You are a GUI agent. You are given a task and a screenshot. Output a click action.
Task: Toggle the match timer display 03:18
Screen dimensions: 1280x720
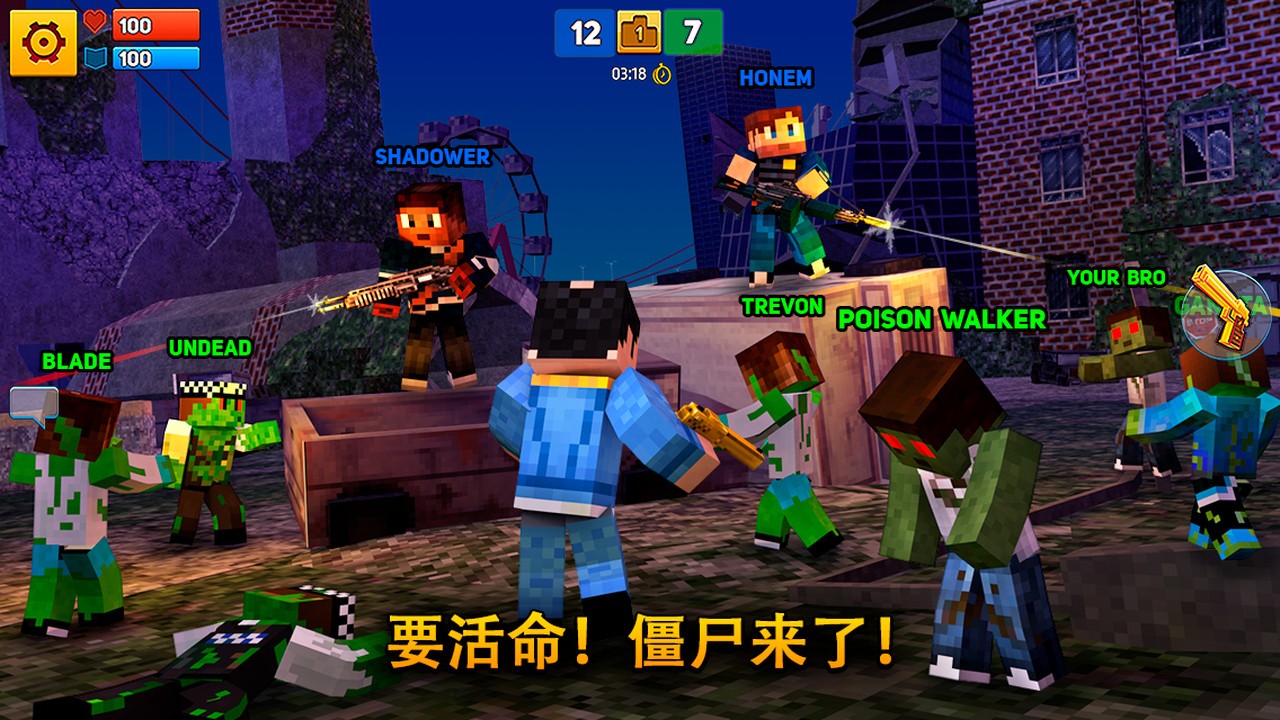tap(628, 73)
